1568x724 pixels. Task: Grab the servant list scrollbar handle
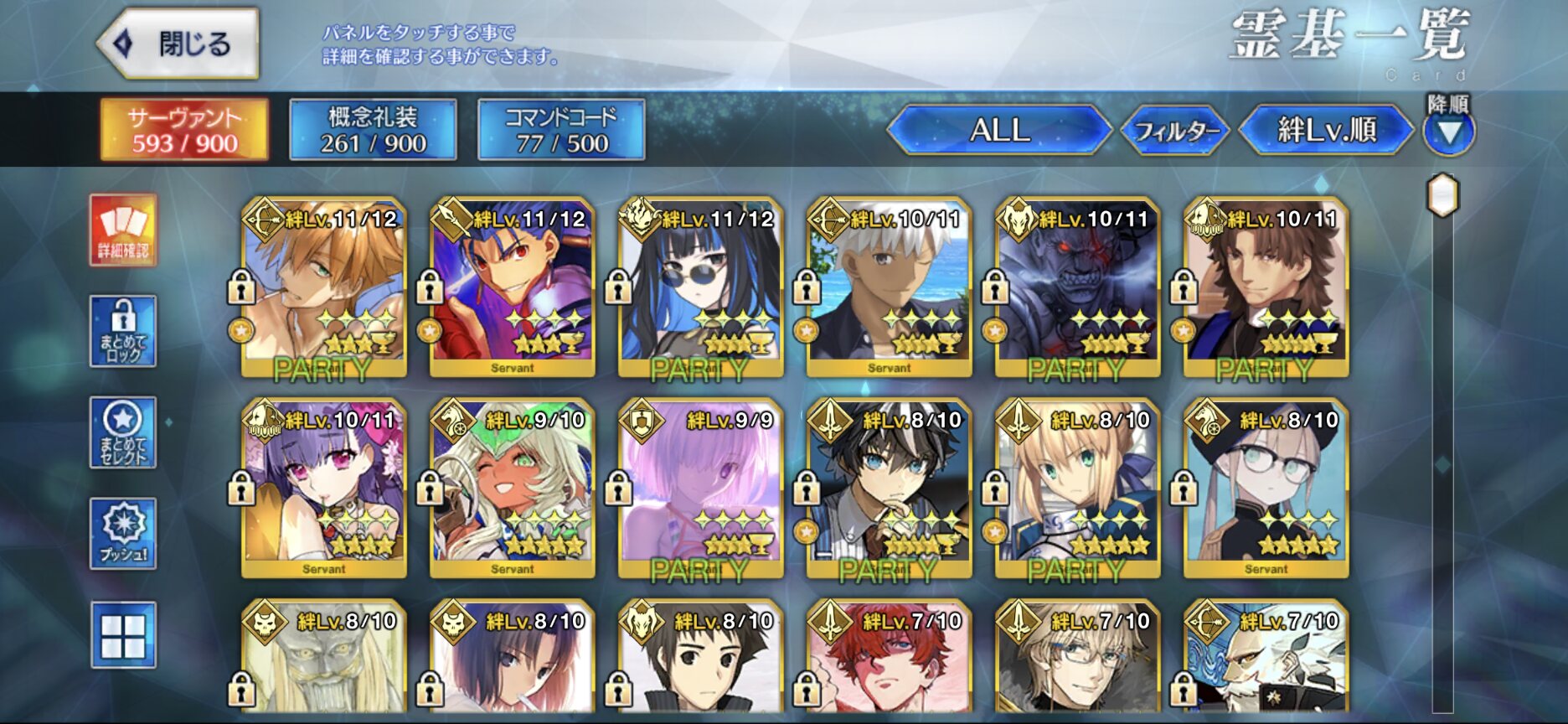click(x=1442, y=195)
